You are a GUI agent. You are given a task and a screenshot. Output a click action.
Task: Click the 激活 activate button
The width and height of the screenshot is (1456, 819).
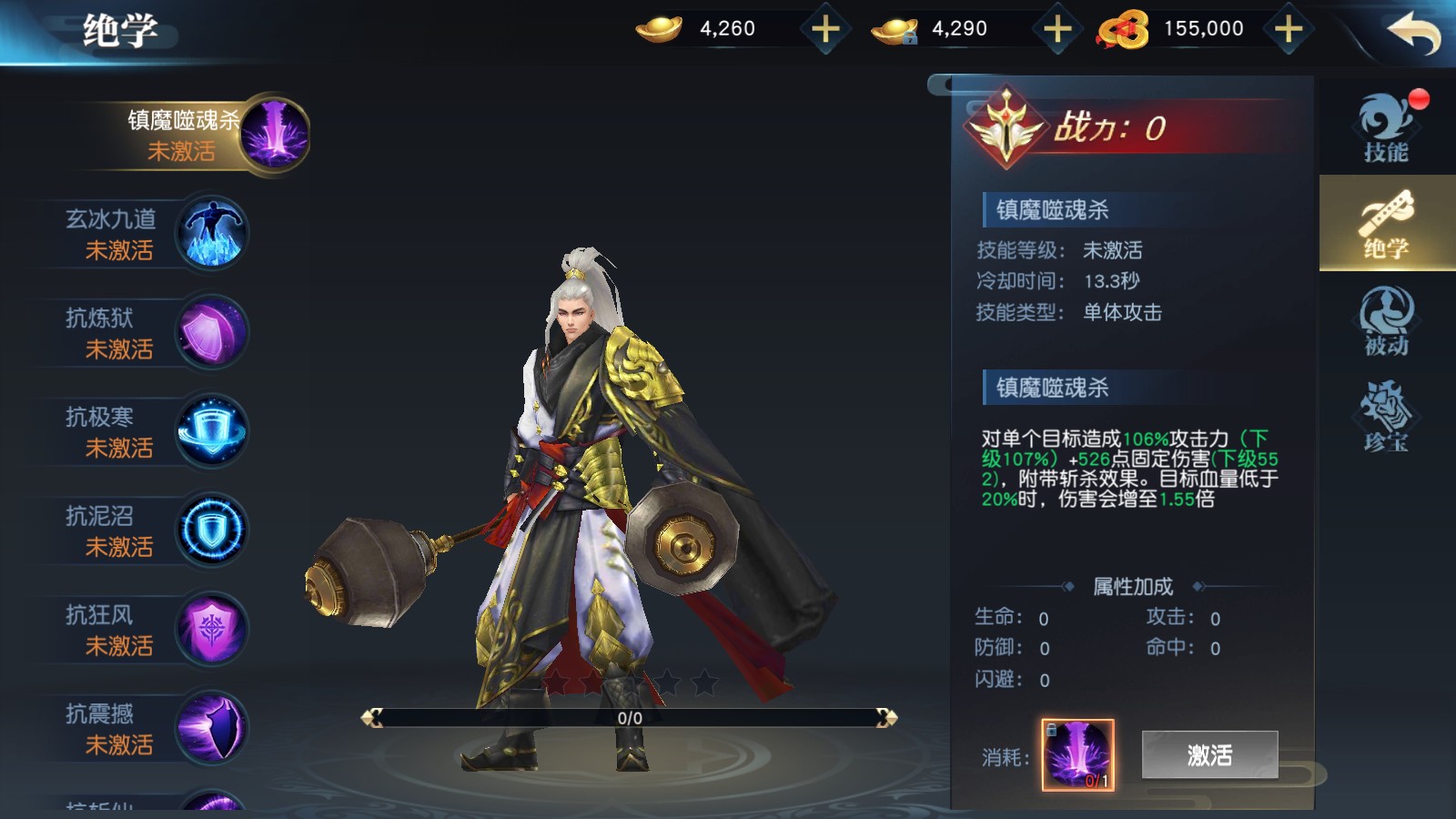click(1209, 754)
